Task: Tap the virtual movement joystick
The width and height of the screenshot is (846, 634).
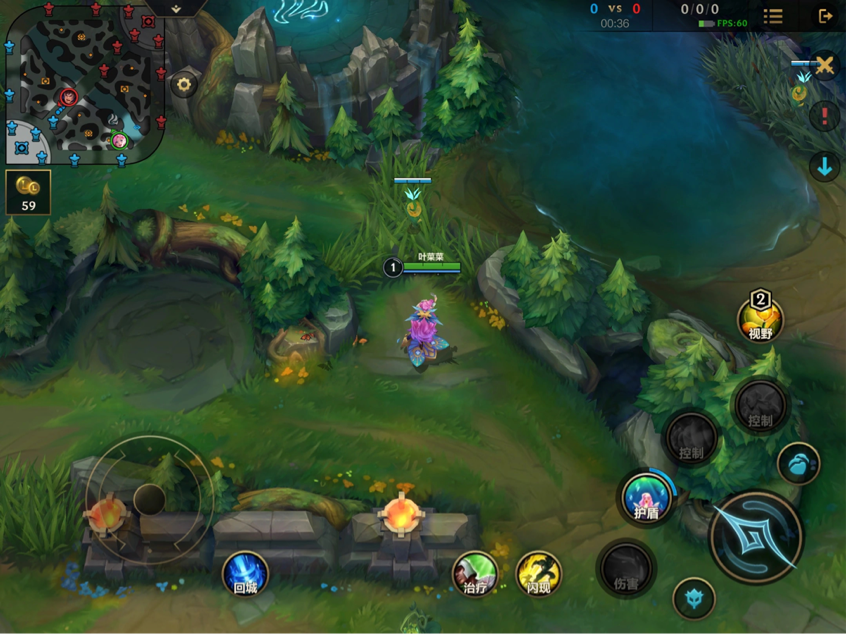Action: tap(149, 498)
